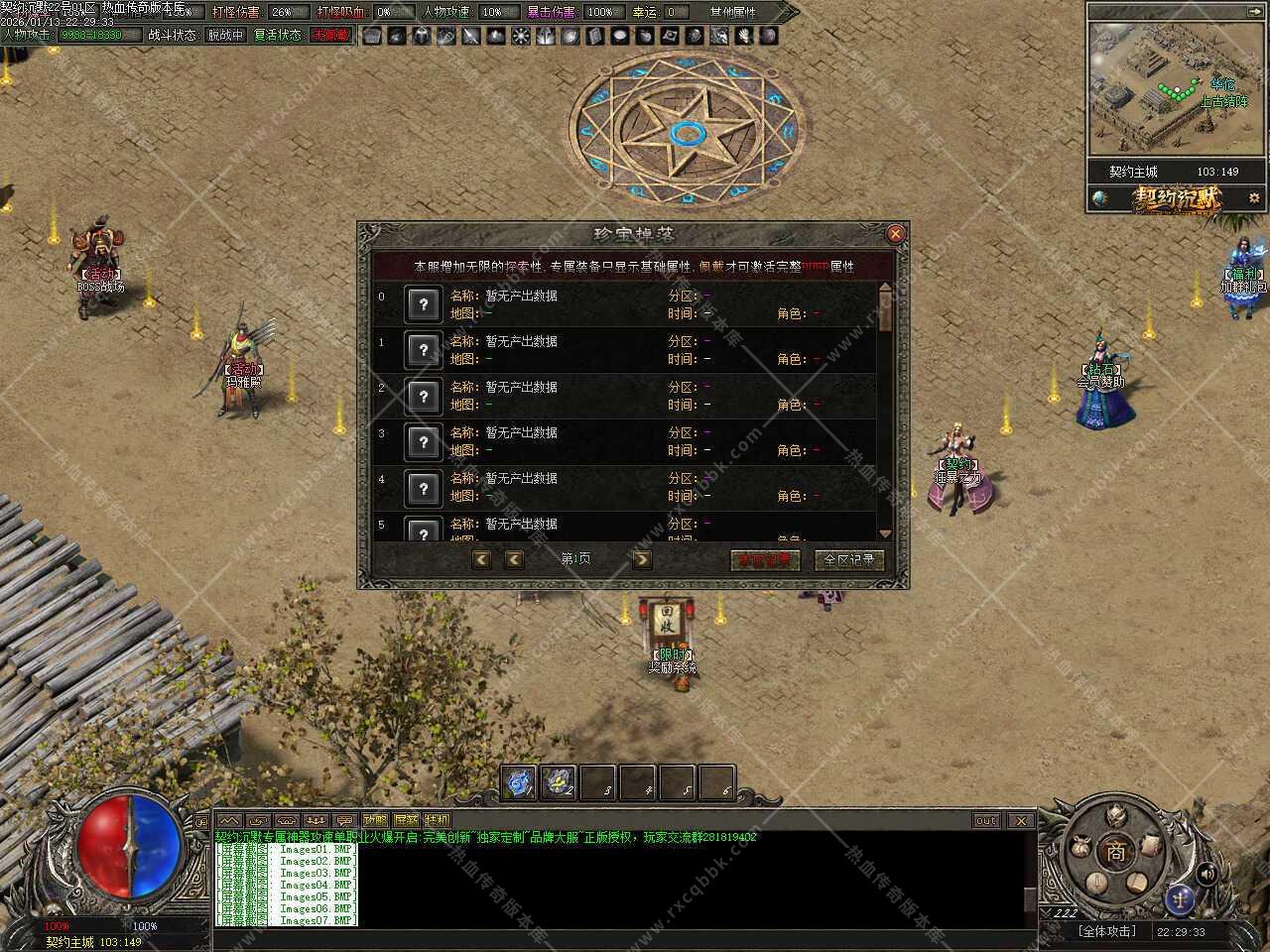Image resolution: width=1270 pixels, height=952 pixels.
Task: Toggle the sound speaker icon
Action: 1206,874
